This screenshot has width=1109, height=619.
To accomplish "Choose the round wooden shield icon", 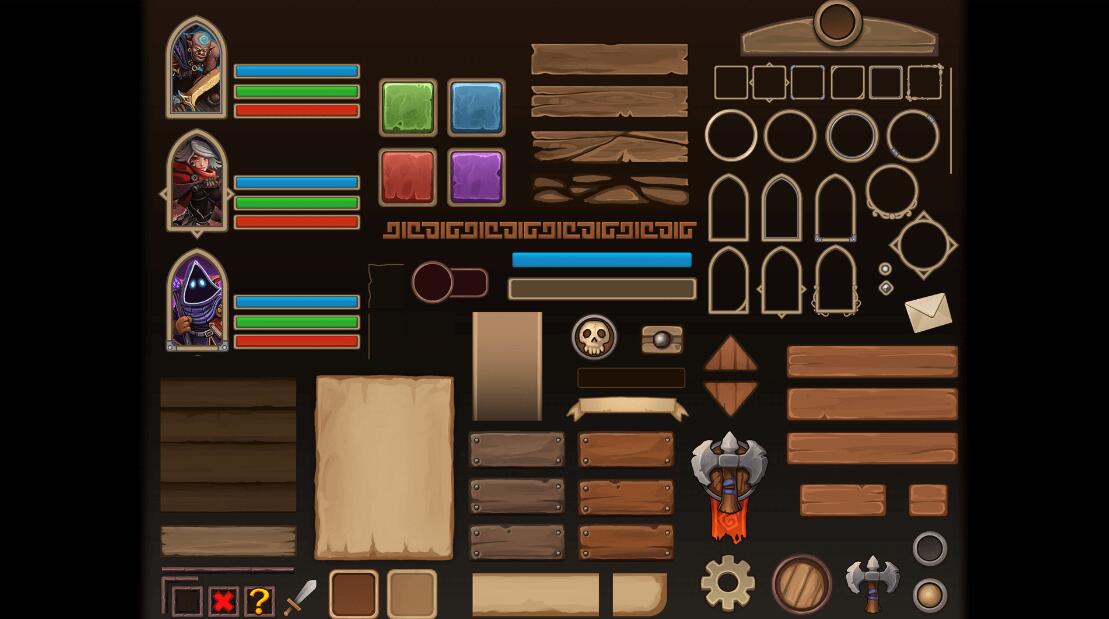I will click(802, 584).
